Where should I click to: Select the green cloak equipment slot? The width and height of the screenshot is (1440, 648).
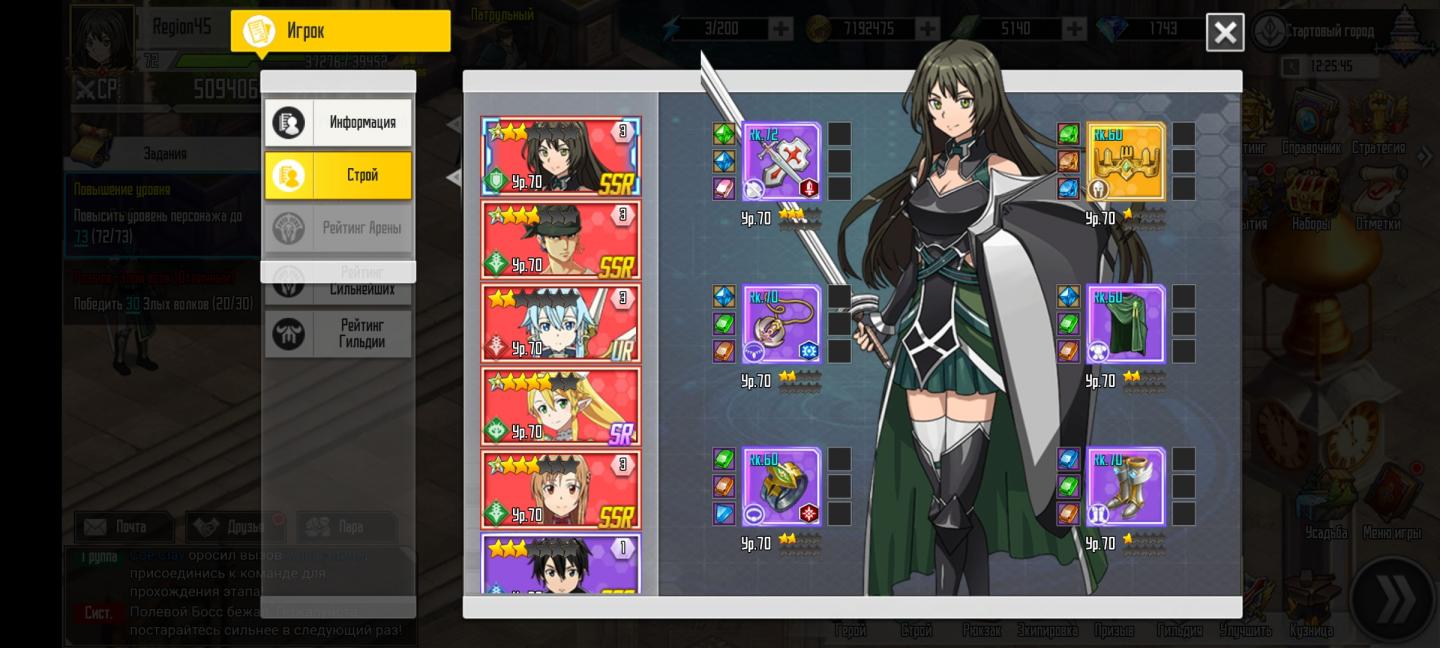point(1125,324)
